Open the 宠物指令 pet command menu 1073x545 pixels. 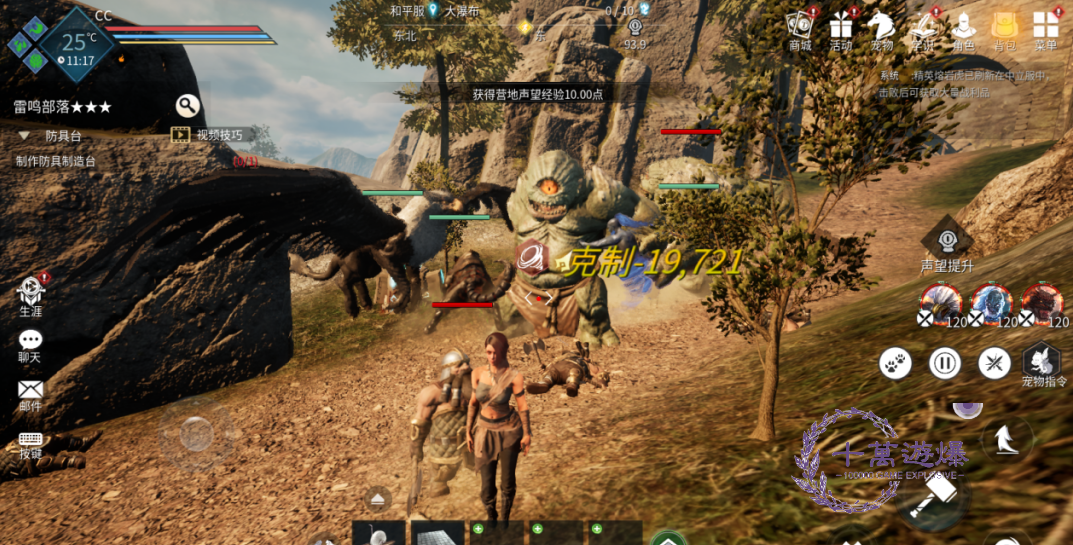(1043, 362)
